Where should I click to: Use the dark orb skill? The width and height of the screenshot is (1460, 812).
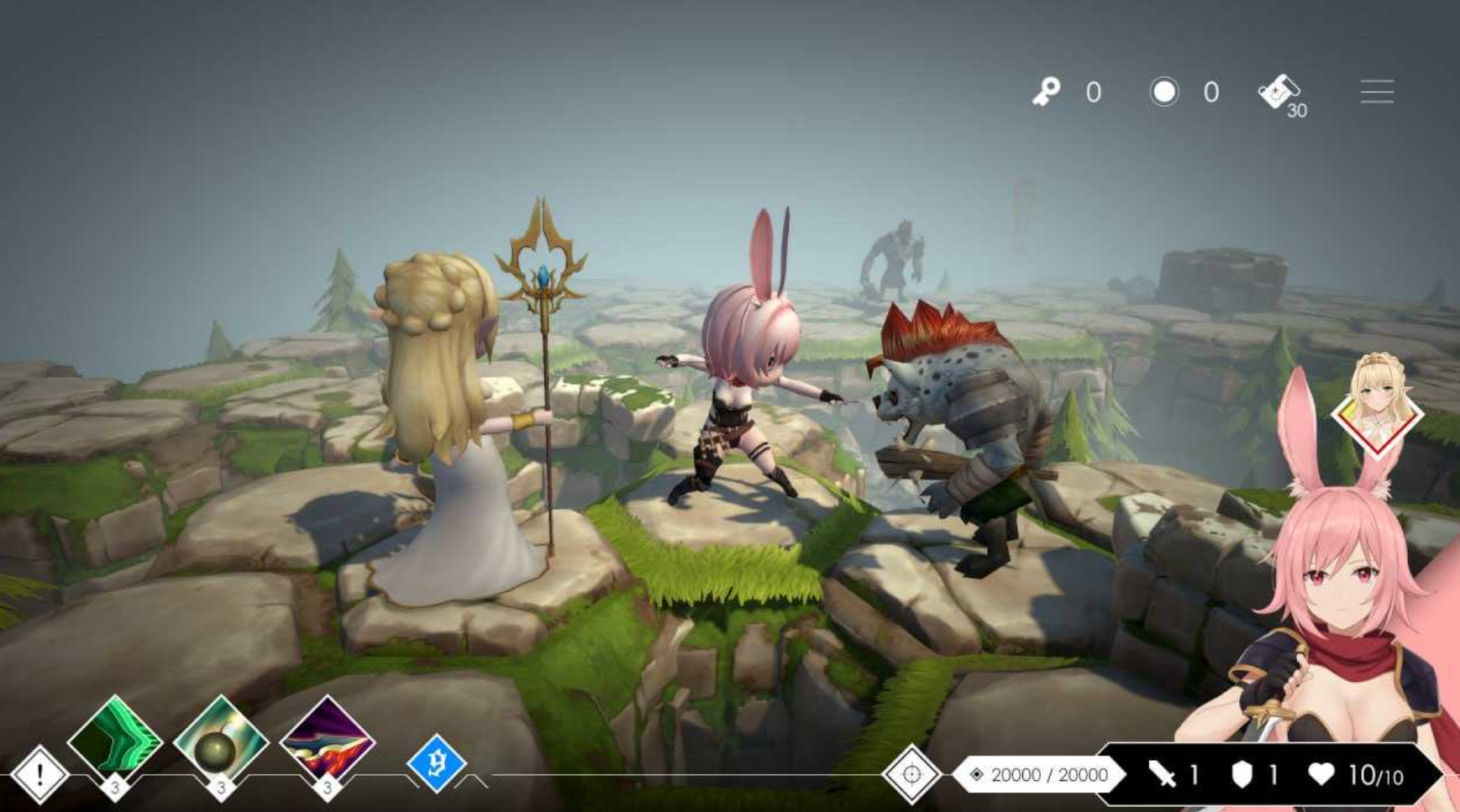(220, 741)
